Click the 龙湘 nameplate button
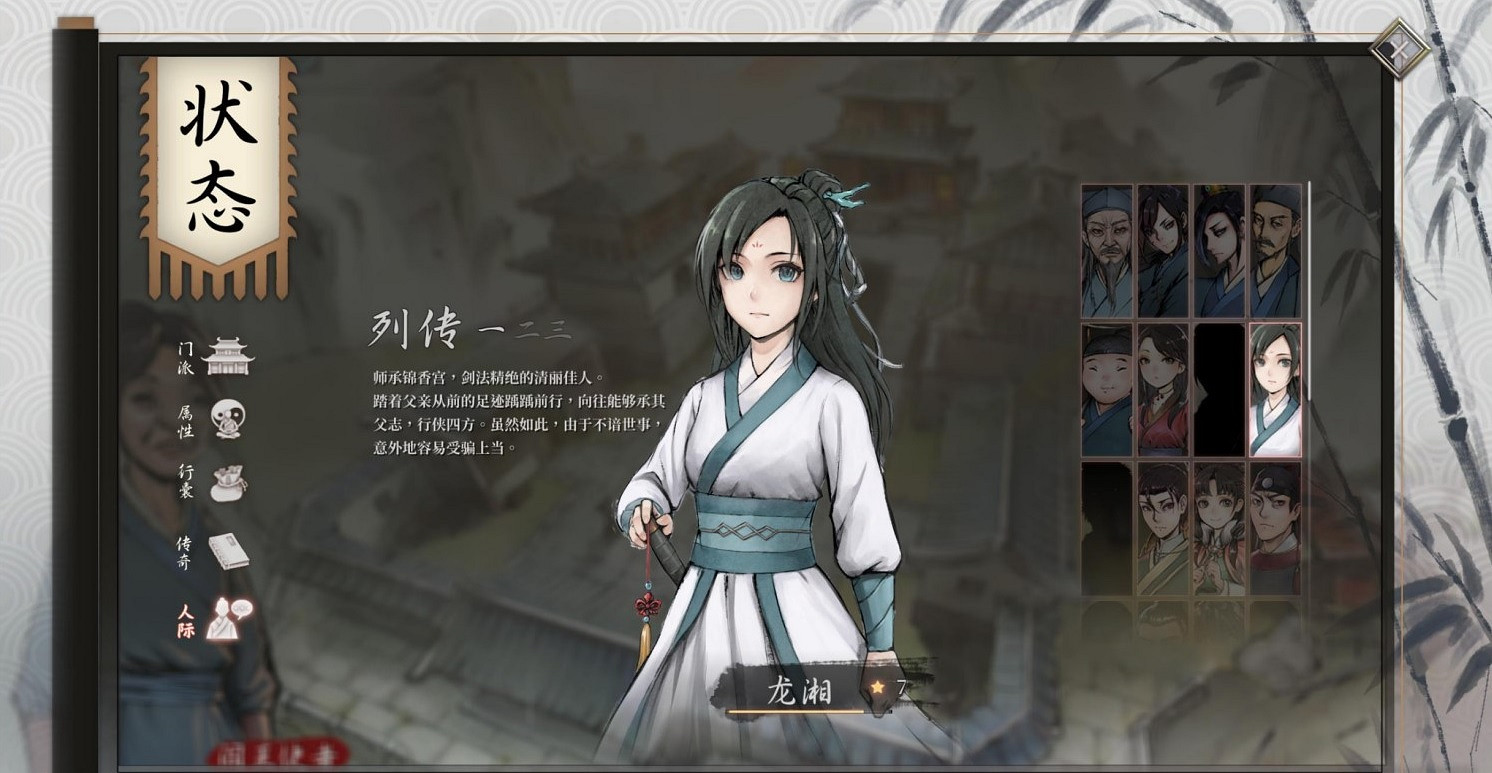 800,688
